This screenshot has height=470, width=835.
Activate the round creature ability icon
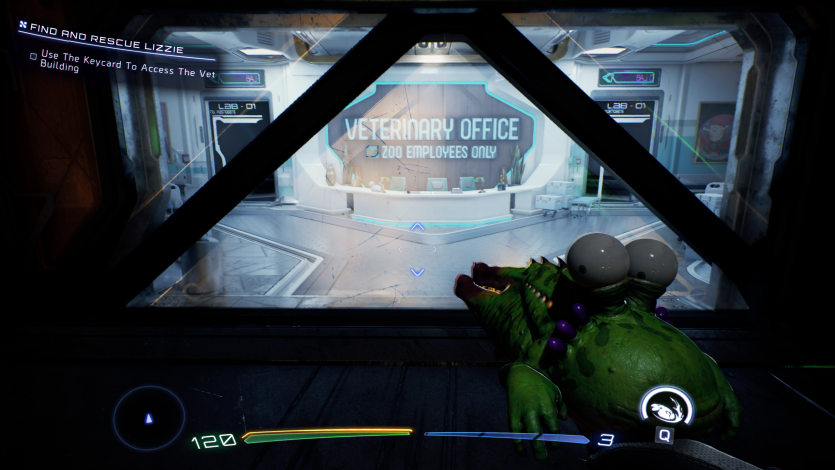[x=665, y=407]
